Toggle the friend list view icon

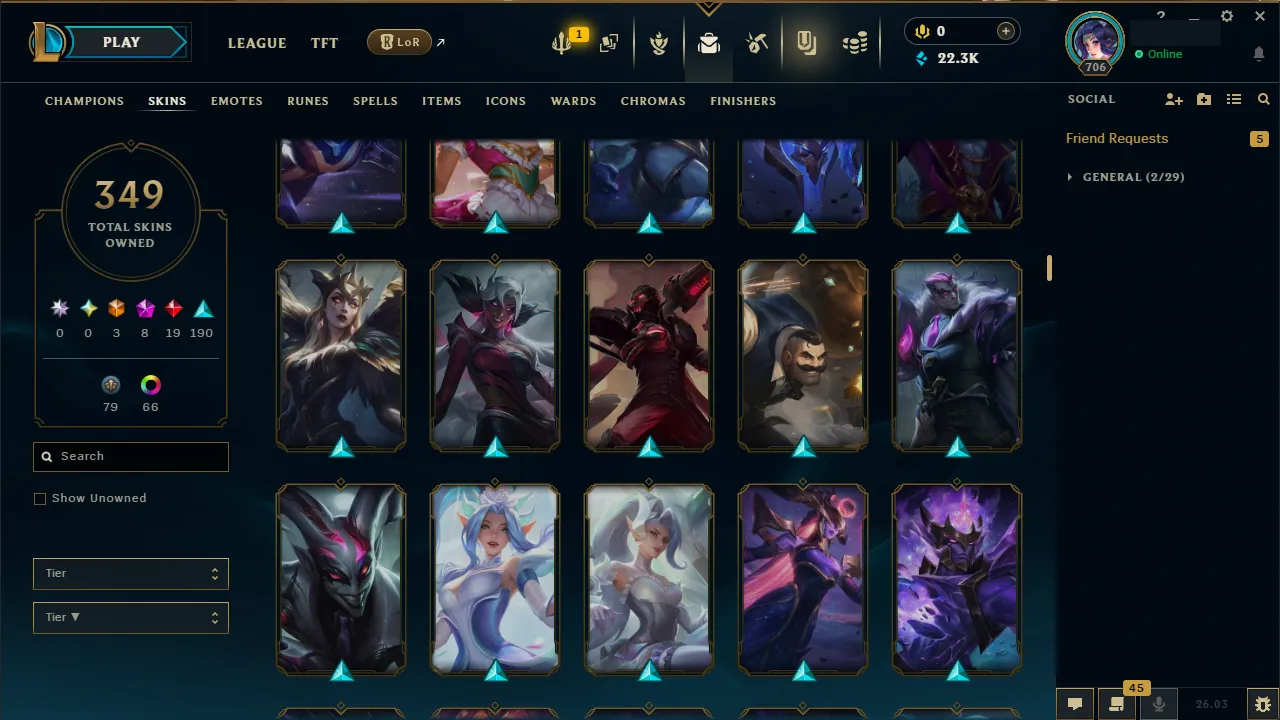click(x=1233, y=99)
